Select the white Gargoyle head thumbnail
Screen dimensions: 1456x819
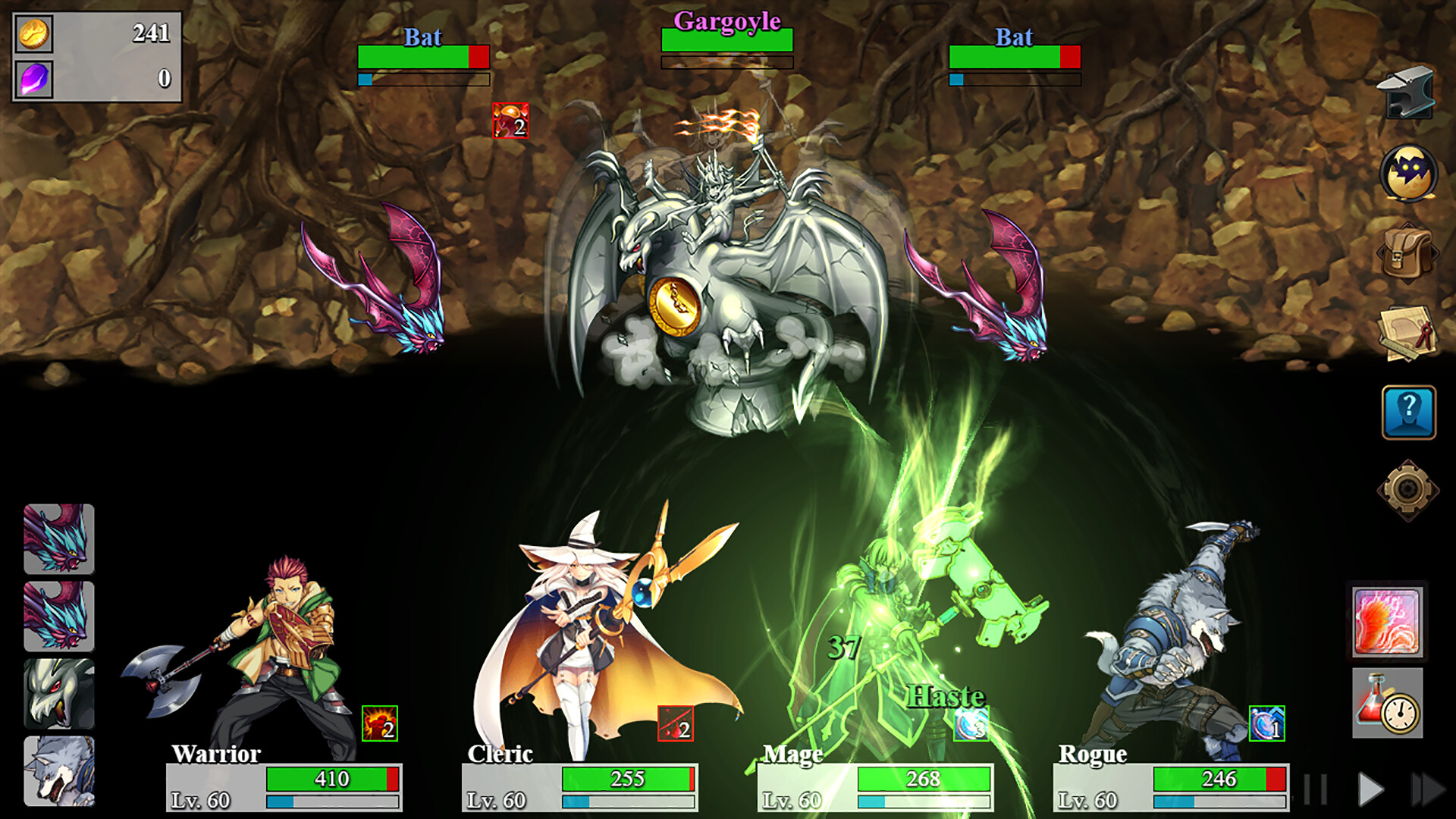(x=59, y=692)
